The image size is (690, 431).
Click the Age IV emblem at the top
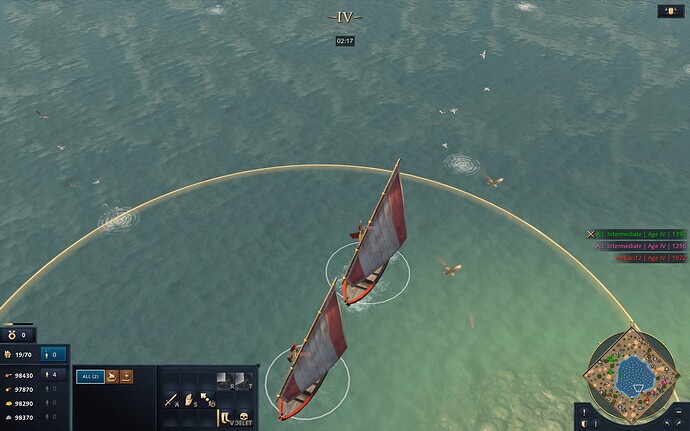(x=345, y=17)
